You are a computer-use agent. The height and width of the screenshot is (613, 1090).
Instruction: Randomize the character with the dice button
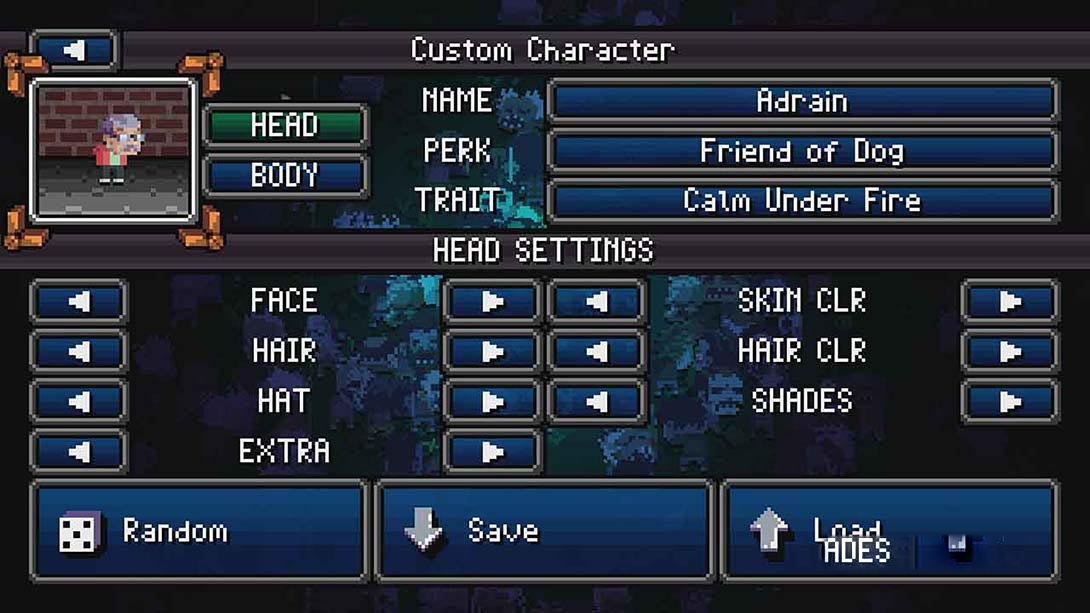tap(199, 531)
